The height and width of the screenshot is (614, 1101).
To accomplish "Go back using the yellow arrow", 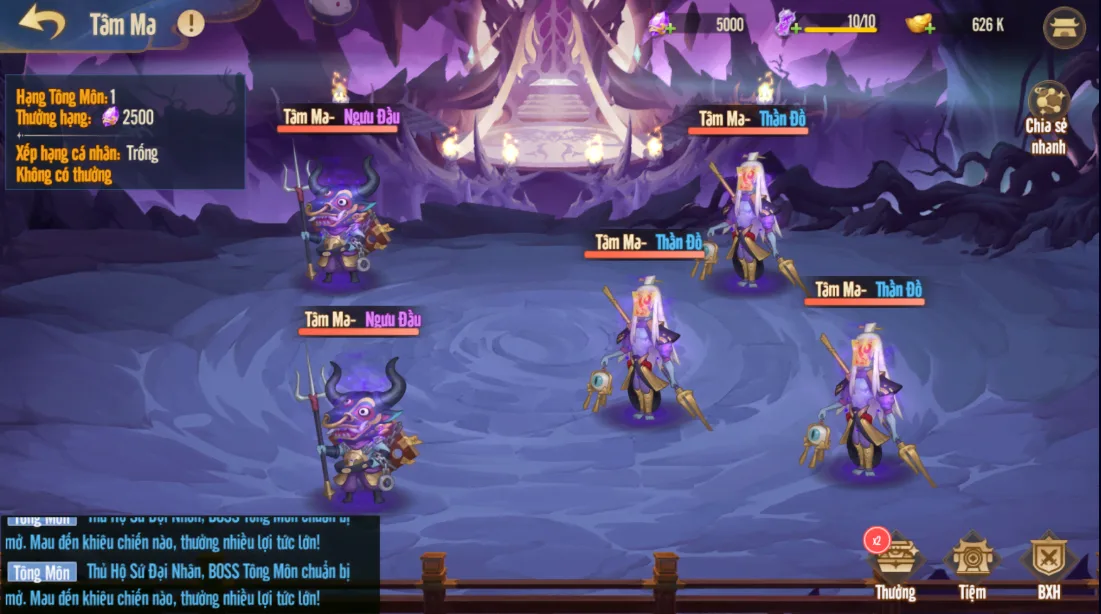I will (x=41, y=23).
